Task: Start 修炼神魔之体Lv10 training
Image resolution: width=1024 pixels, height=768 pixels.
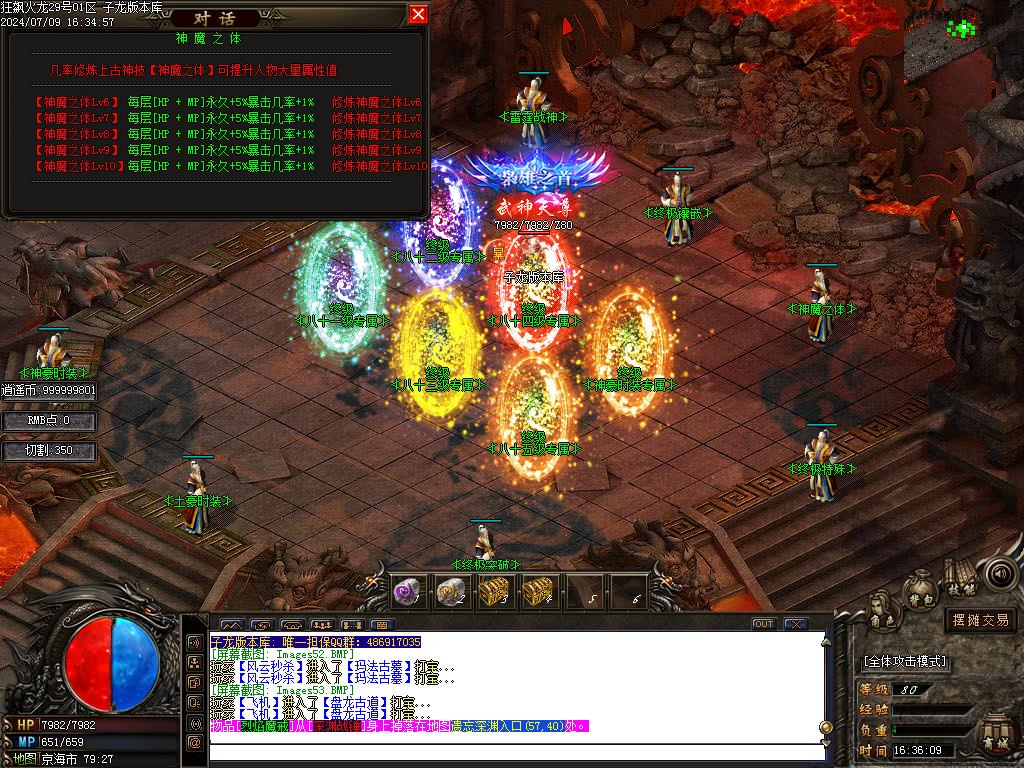Action: pyautogui.click(x=379, y=166)
